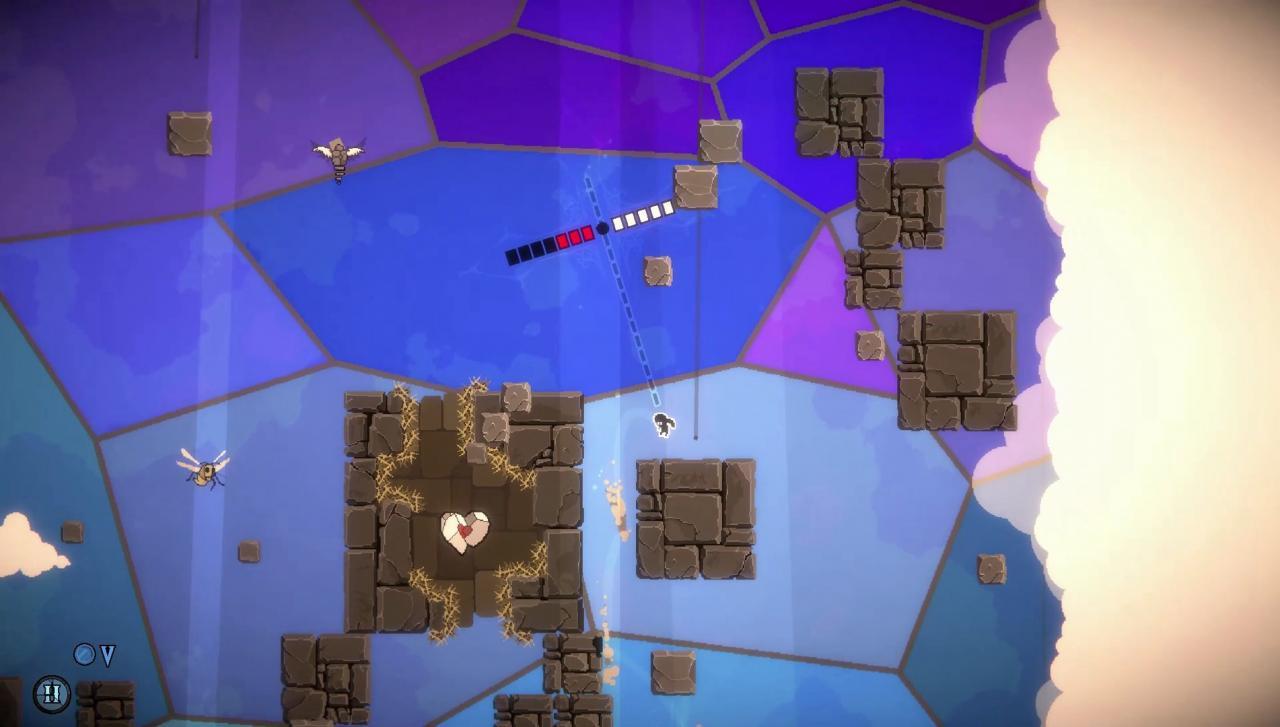Click the small stone block beneath the meter
The height and width of the screenshot is (727, 1280).
coord(657,269)
